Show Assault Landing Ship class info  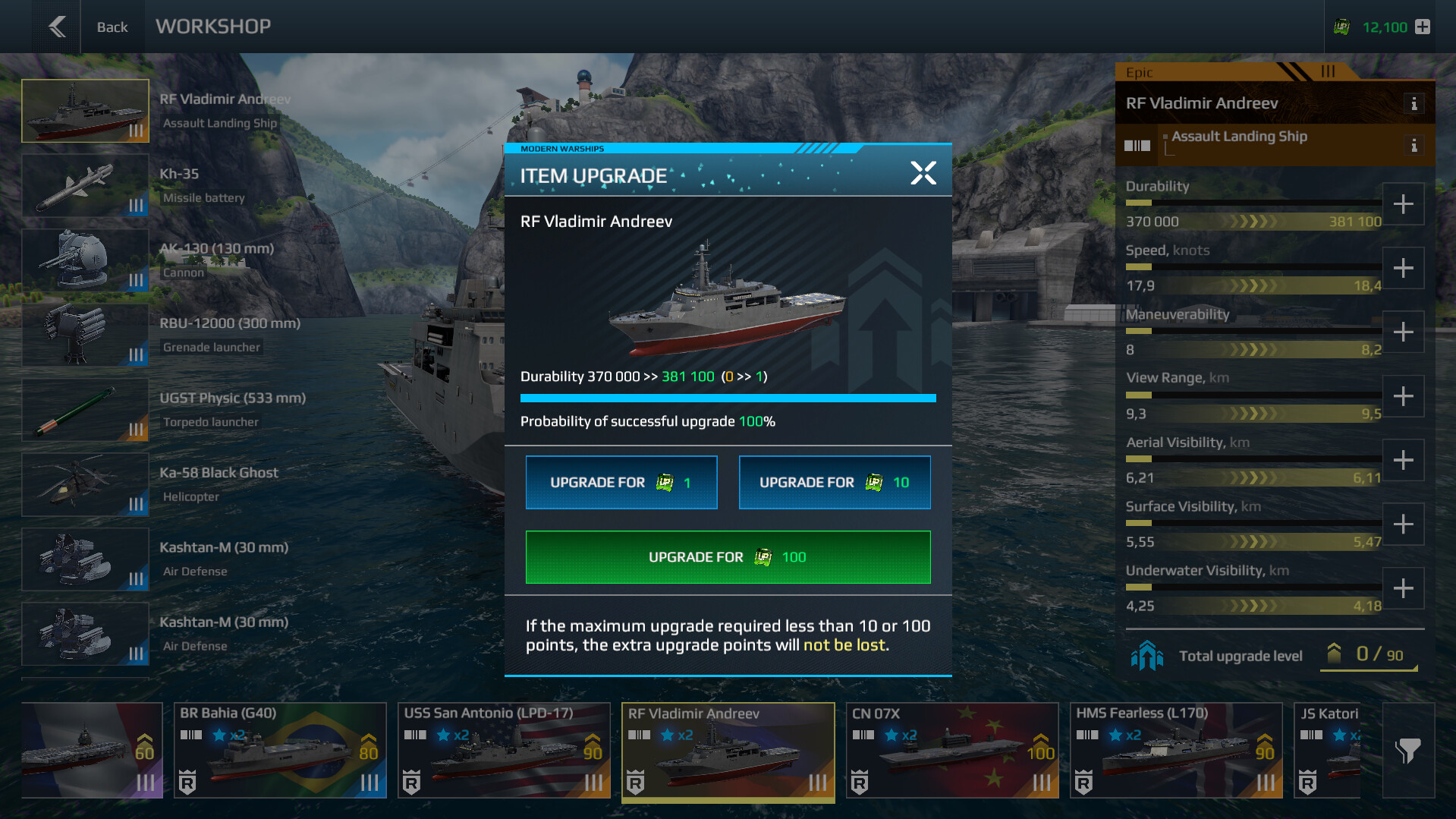[x=1414, y=145]
